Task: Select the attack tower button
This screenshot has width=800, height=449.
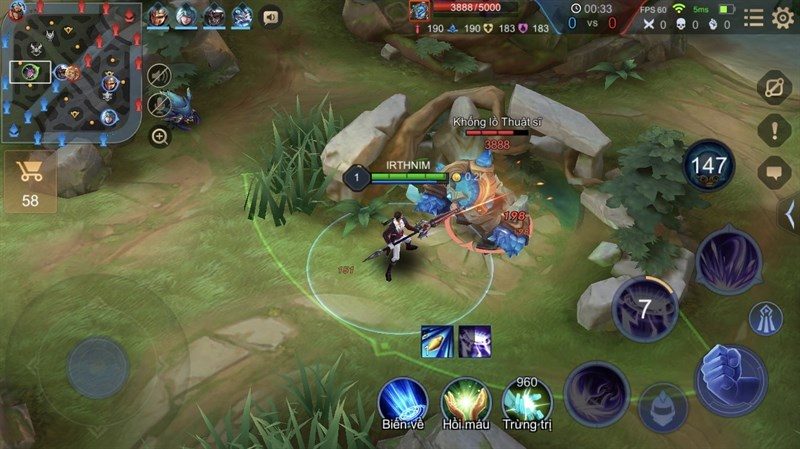Action: coord(765,318)
